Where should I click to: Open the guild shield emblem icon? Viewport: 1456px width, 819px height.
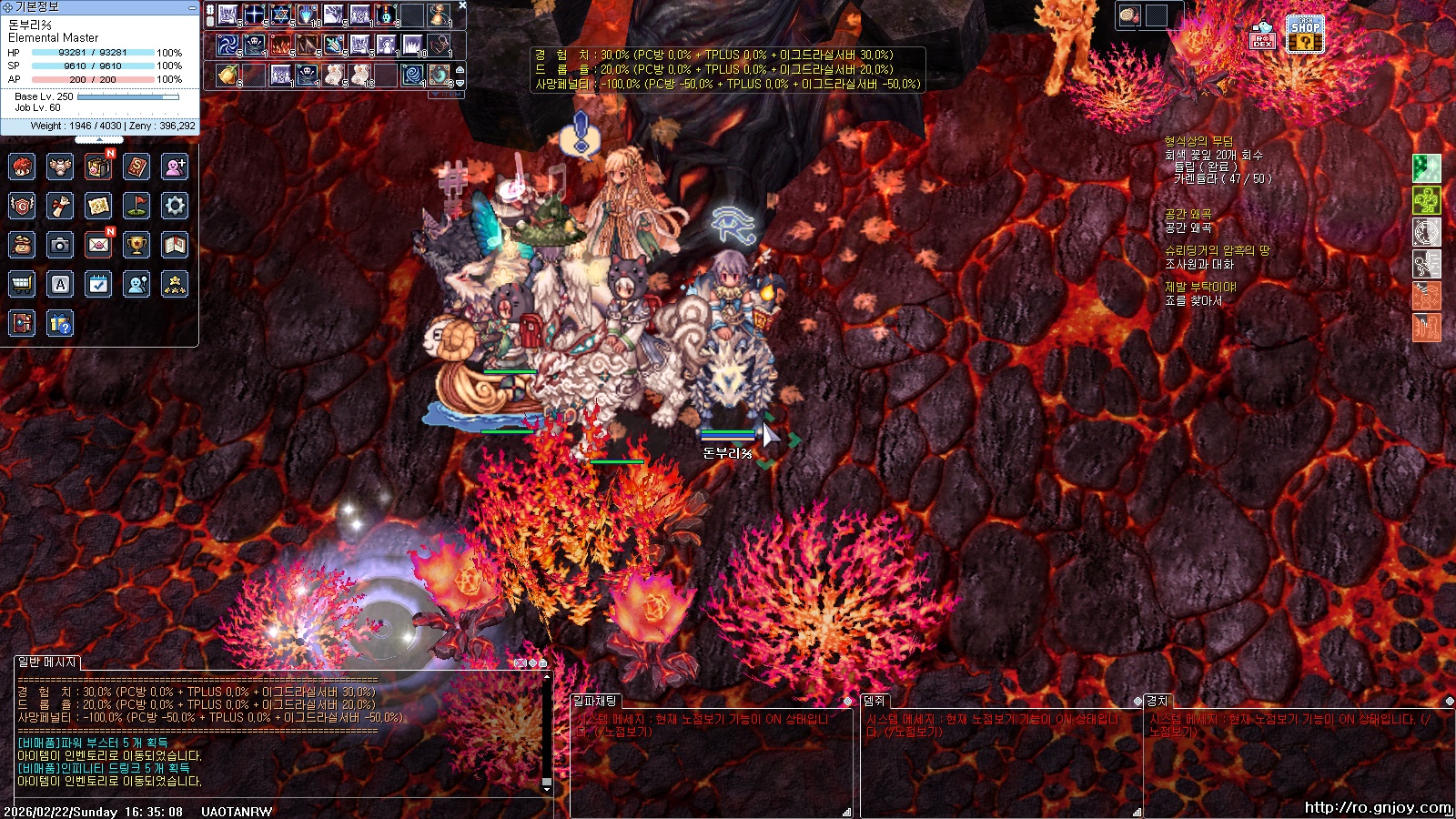click(x=22, y=206)
